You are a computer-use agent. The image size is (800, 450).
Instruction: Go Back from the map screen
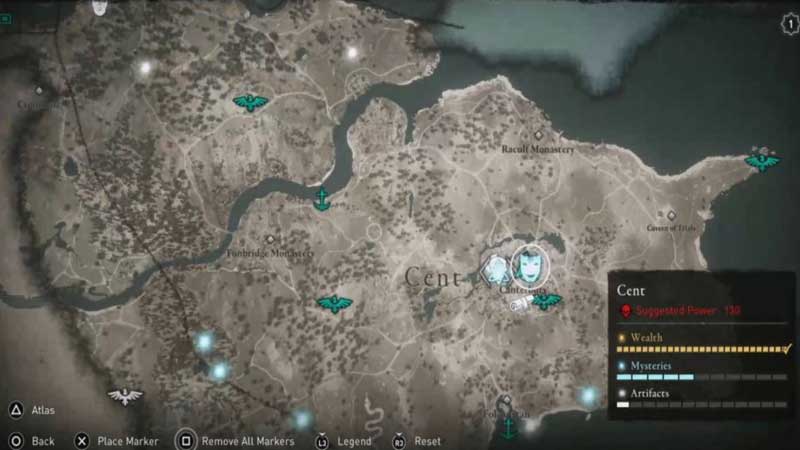pos(17,440)
